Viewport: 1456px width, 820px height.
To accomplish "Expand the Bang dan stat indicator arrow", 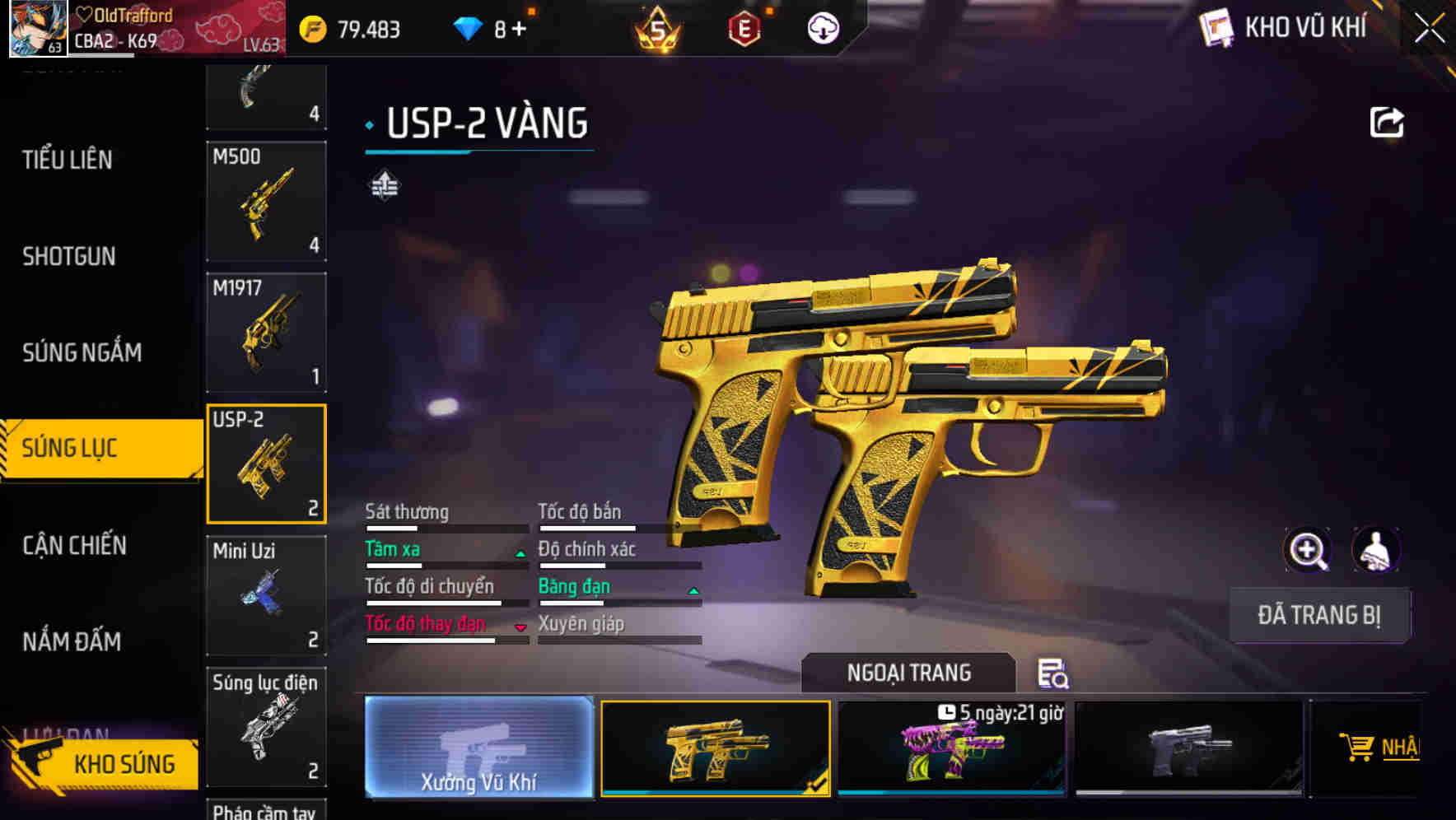I will coord(693,590).
